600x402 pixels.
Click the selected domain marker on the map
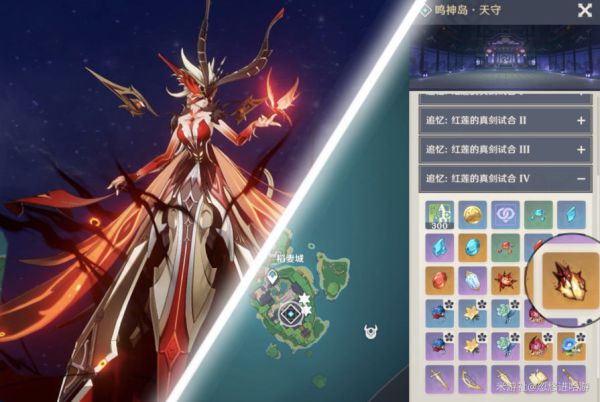pos(290,314)
